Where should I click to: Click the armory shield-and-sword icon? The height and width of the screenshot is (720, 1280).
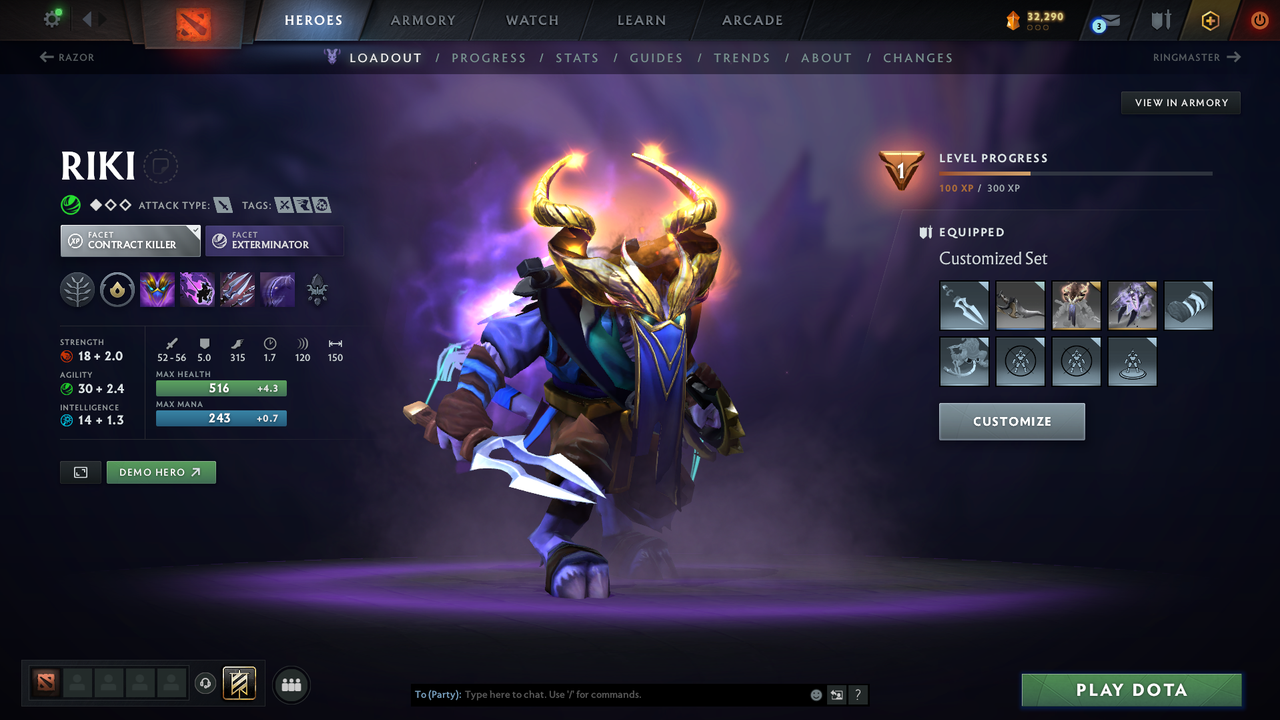tap(1160, 20)
